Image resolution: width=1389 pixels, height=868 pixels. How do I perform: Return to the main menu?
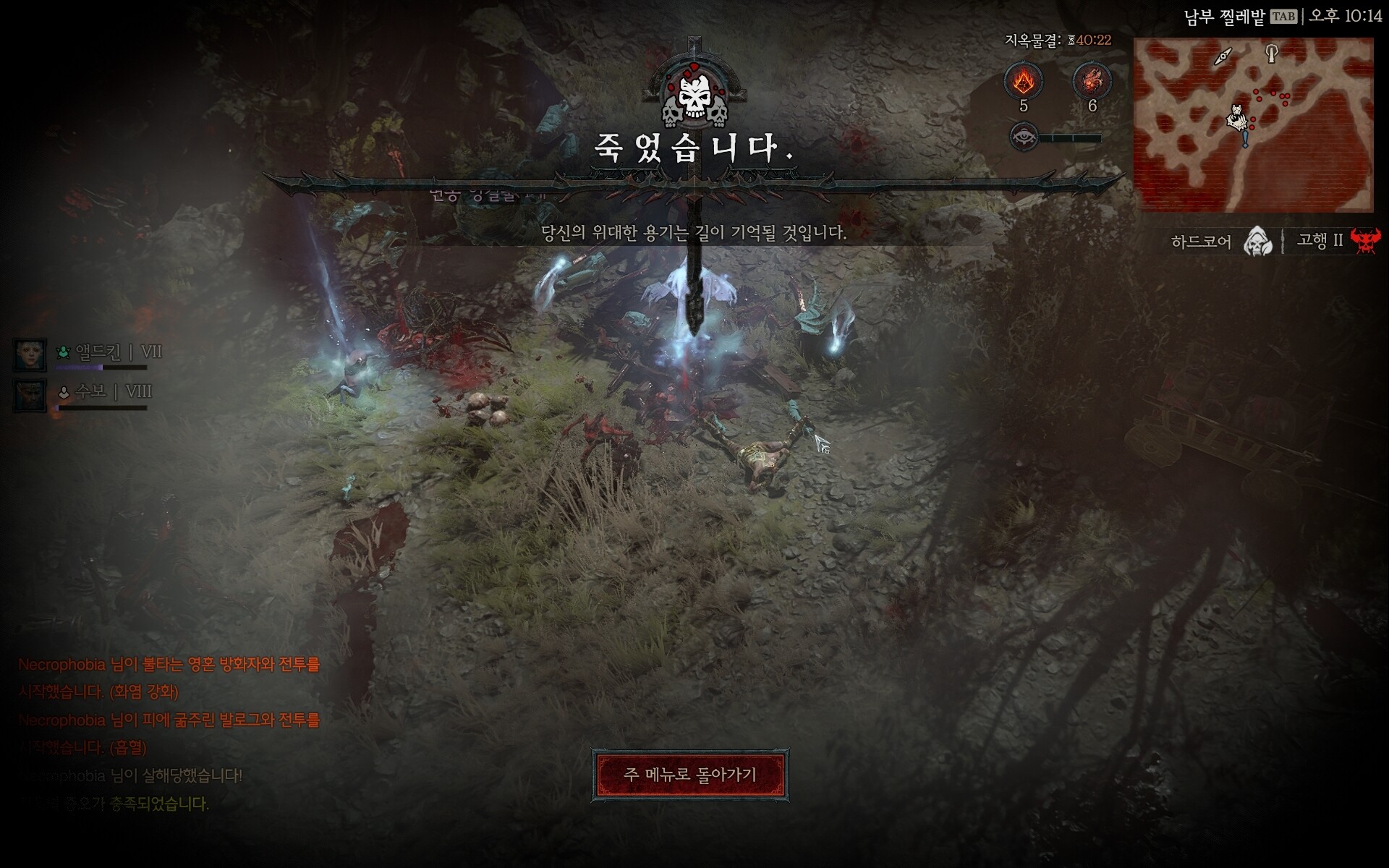pos(689,775)
